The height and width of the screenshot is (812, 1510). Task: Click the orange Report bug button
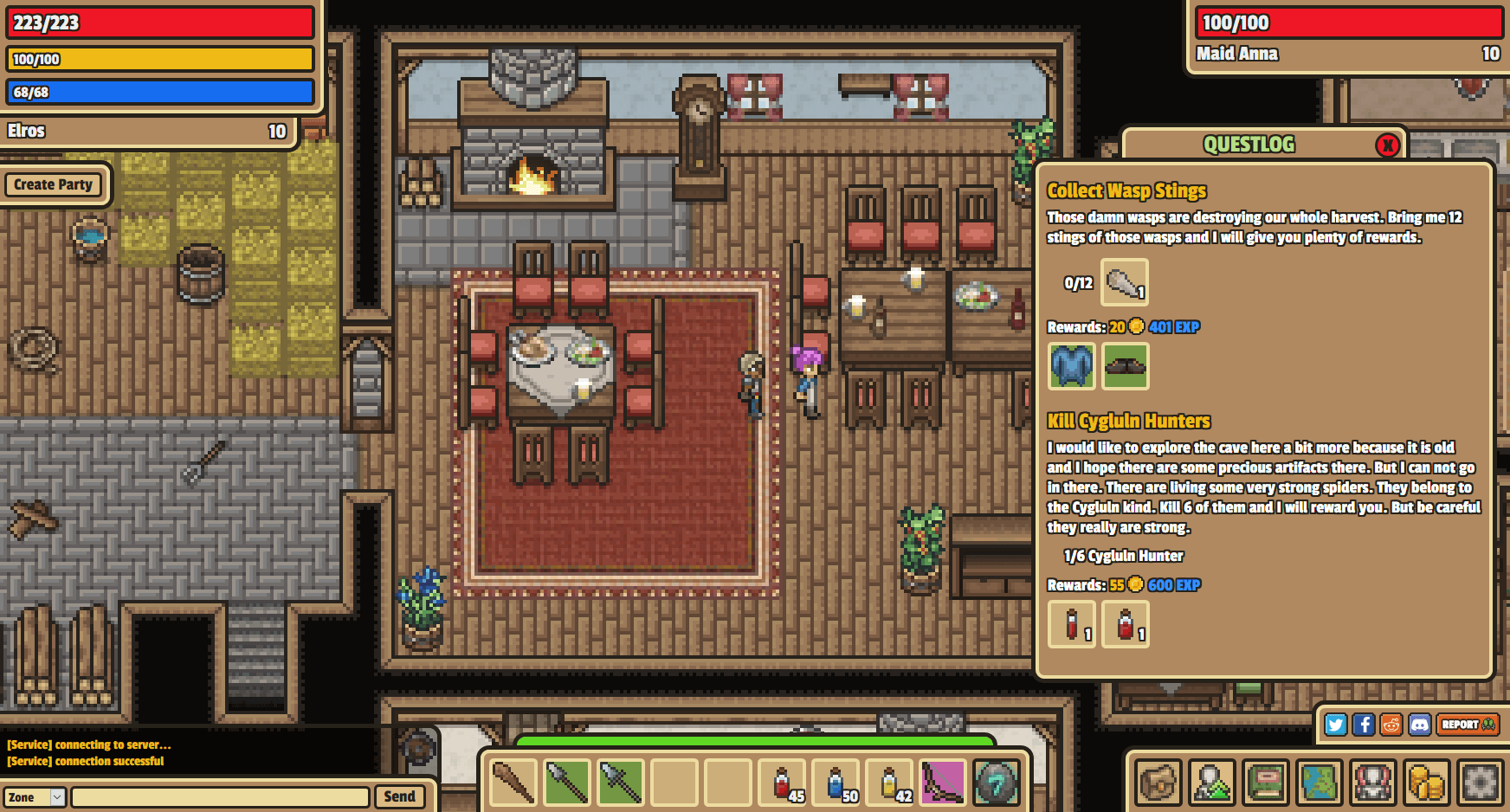(x=1467, y=725)
